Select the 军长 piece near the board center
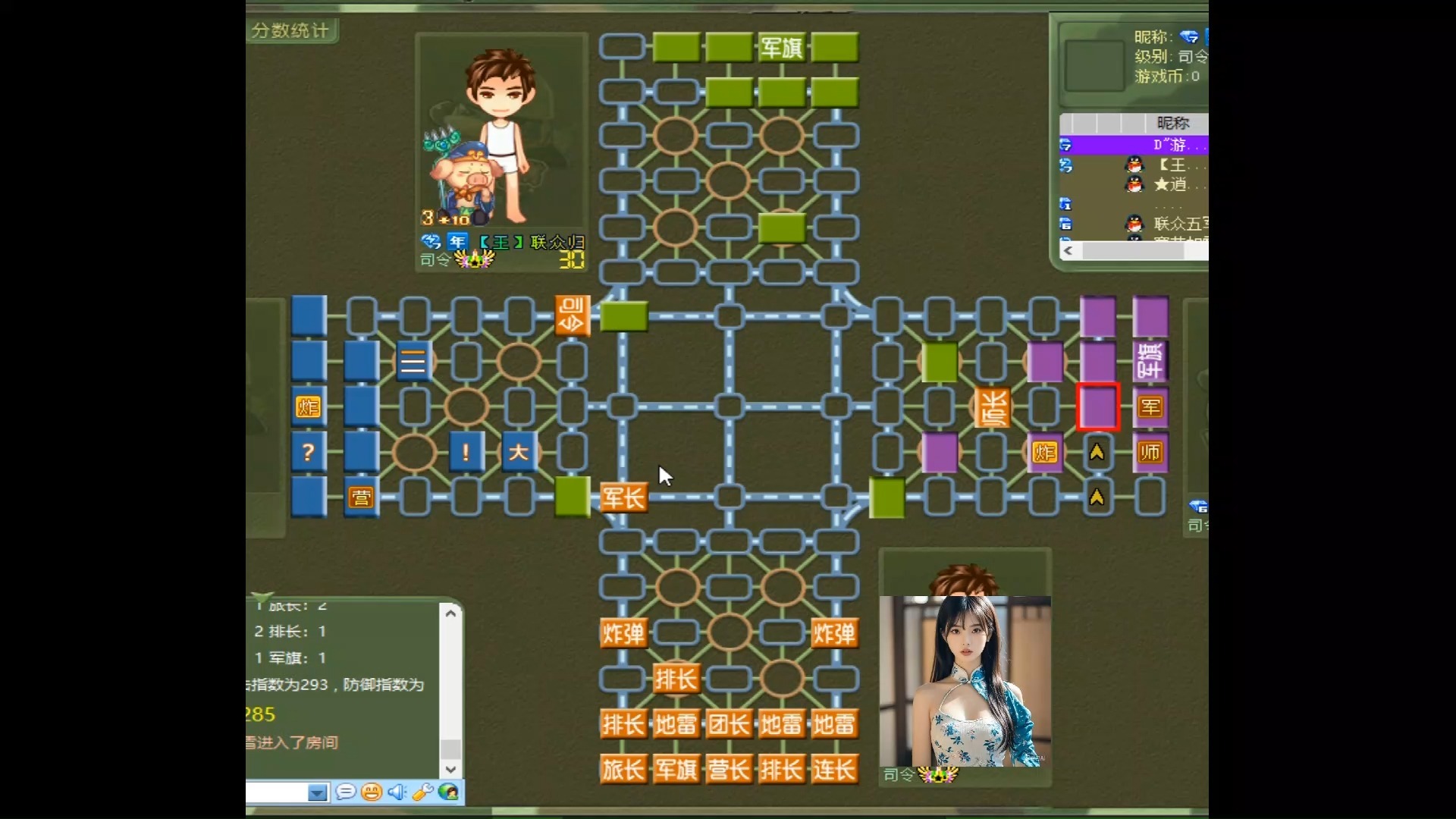 tap(623, 497)
